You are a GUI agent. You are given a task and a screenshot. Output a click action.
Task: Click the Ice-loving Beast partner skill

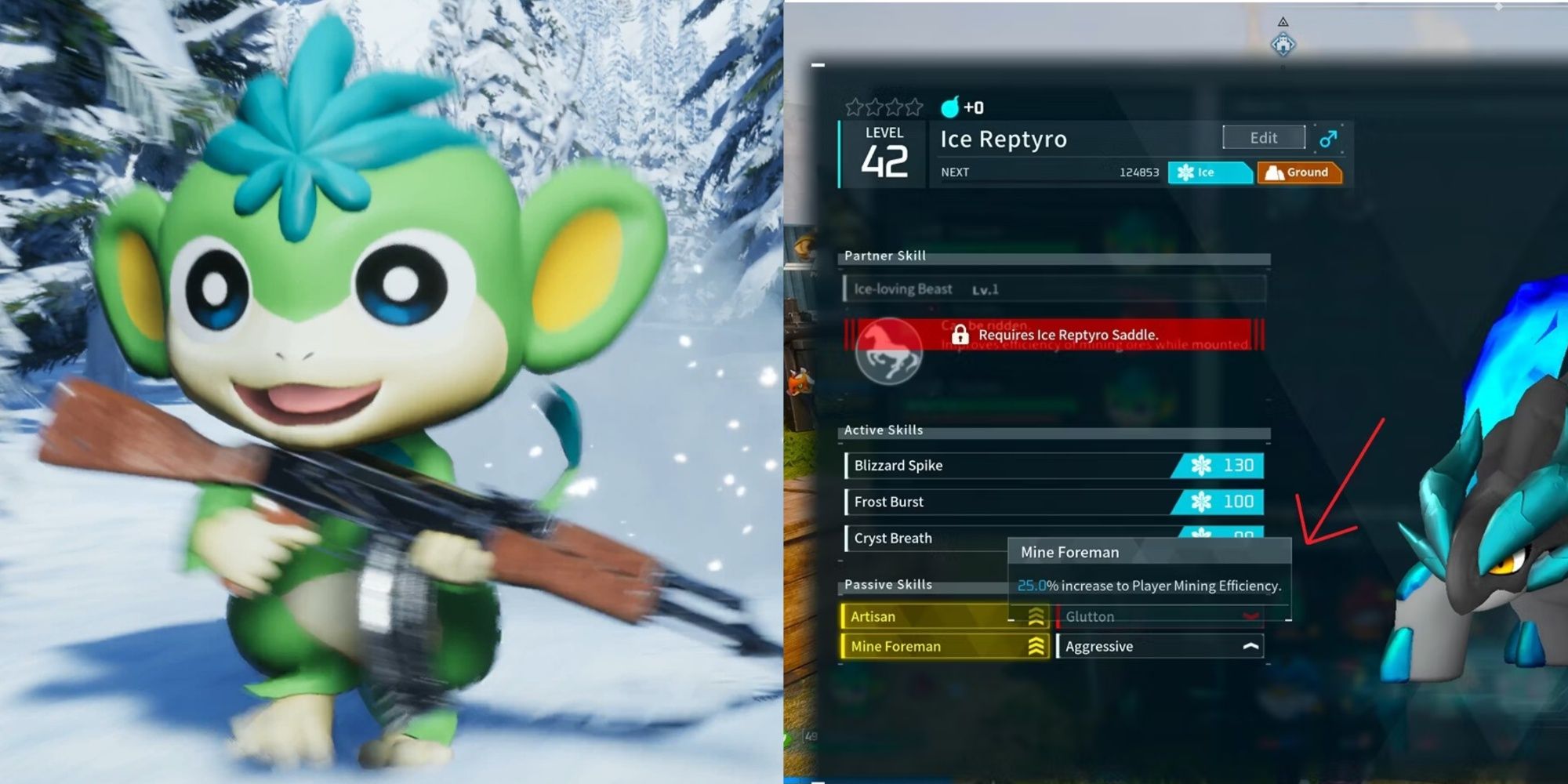[1053, 289]
